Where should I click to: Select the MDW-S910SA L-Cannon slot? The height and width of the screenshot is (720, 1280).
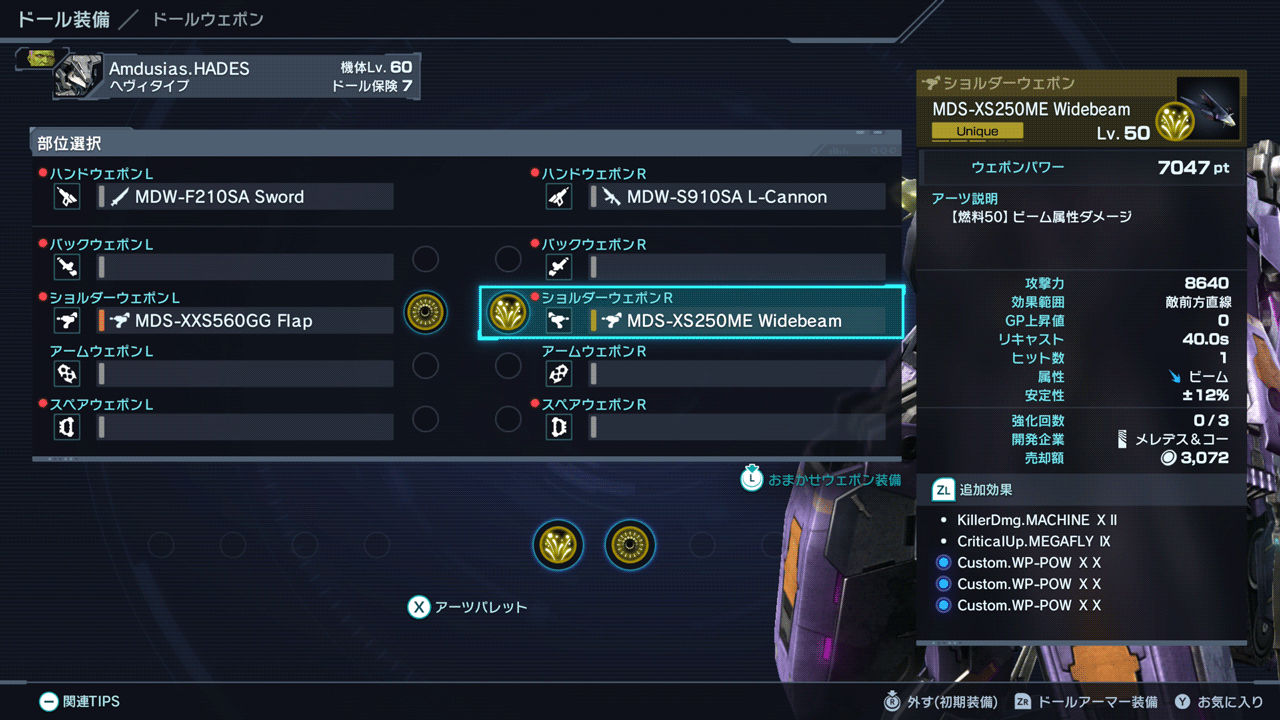pos(737,197)
